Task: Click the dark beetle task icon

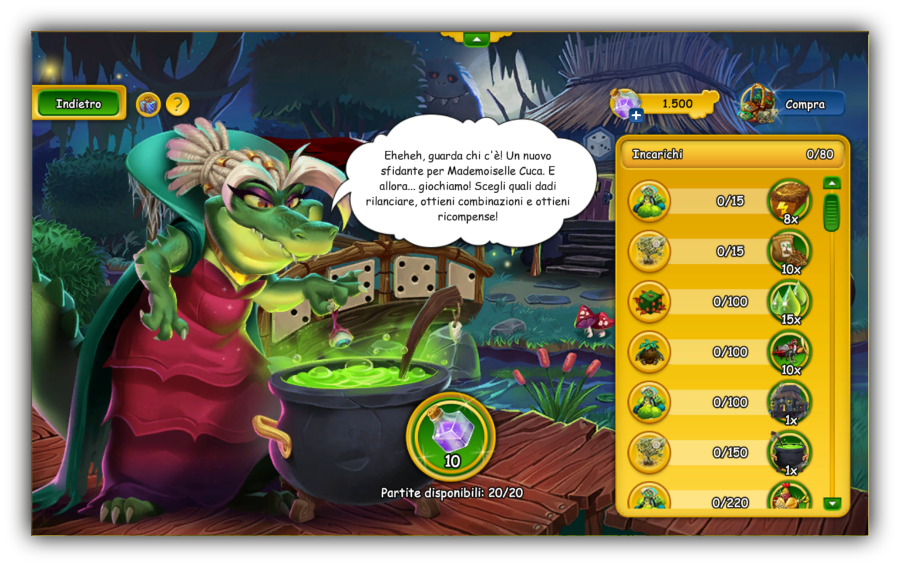Action: tap(649, 352)
